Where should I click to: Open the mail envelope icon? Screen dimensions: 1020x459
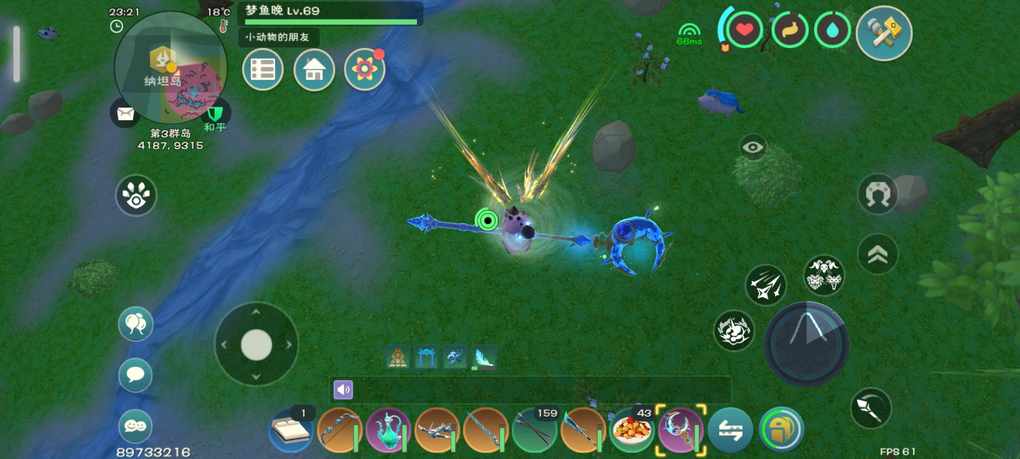tap(125, 114)
